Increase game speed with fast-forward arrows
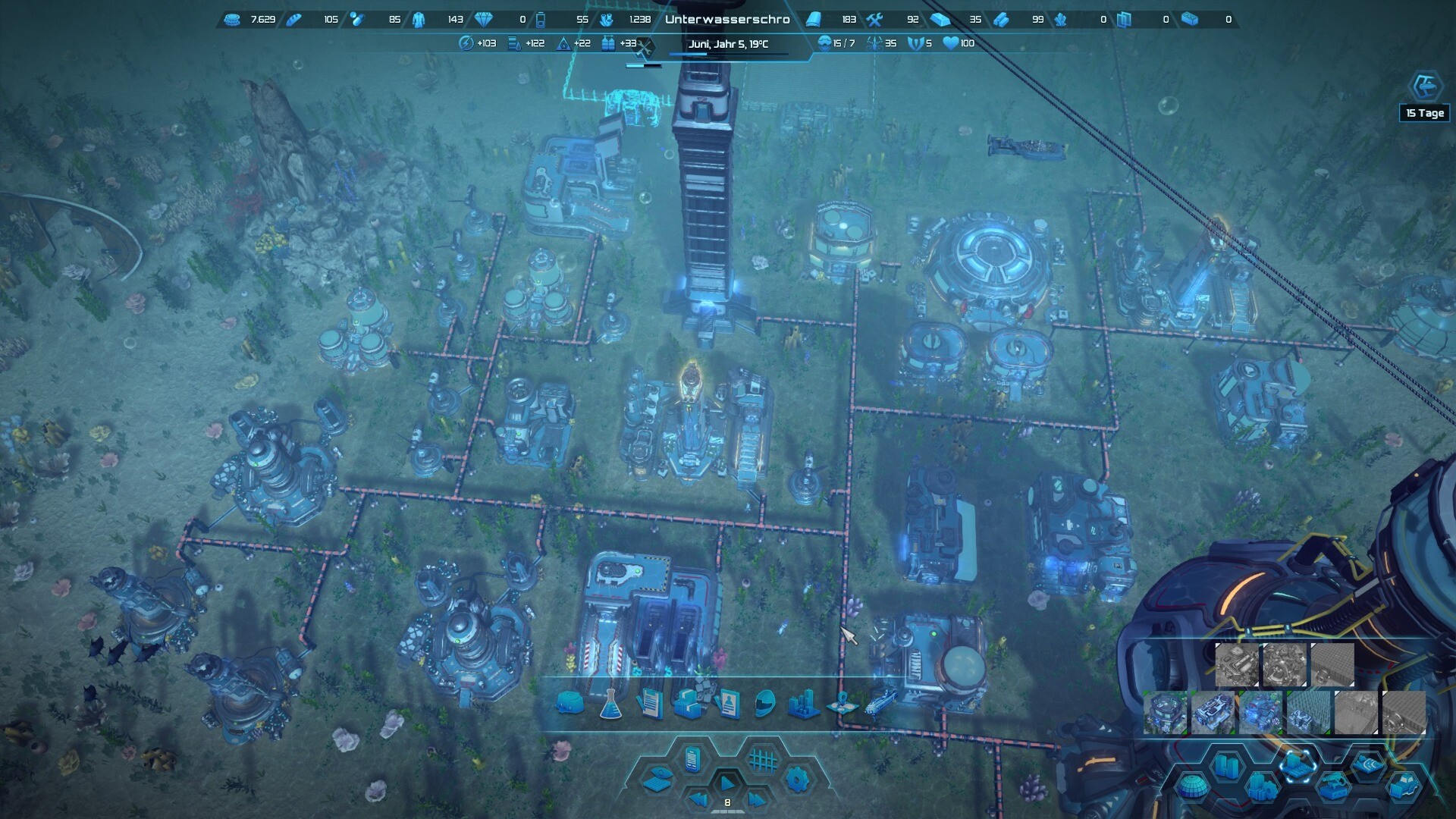The image size is (1456, 819). point(756,799)
